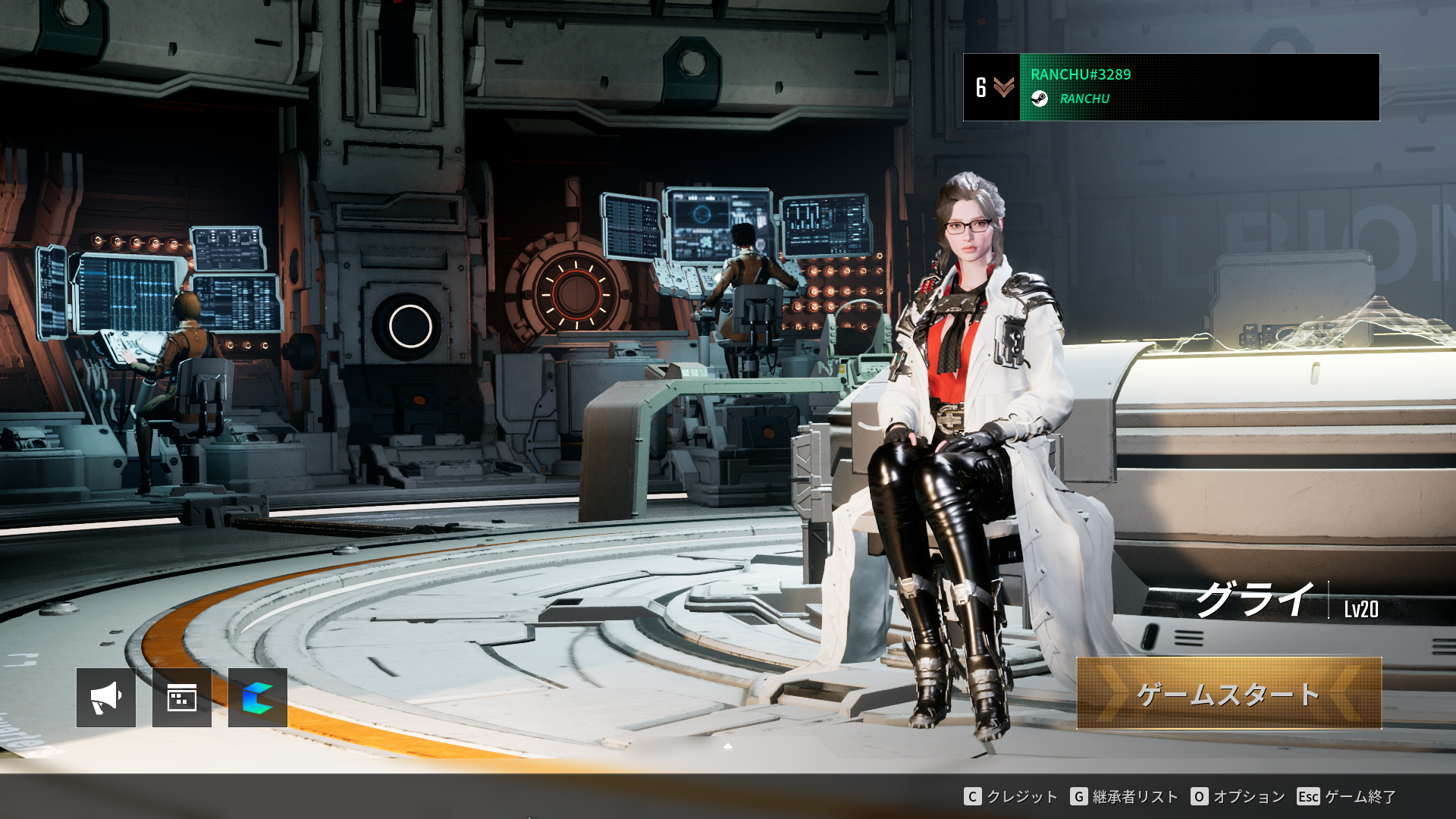Screen dimensions: 1456x819
Task: Open the calendar schedule icon
Action: click(x=182, y=698)
